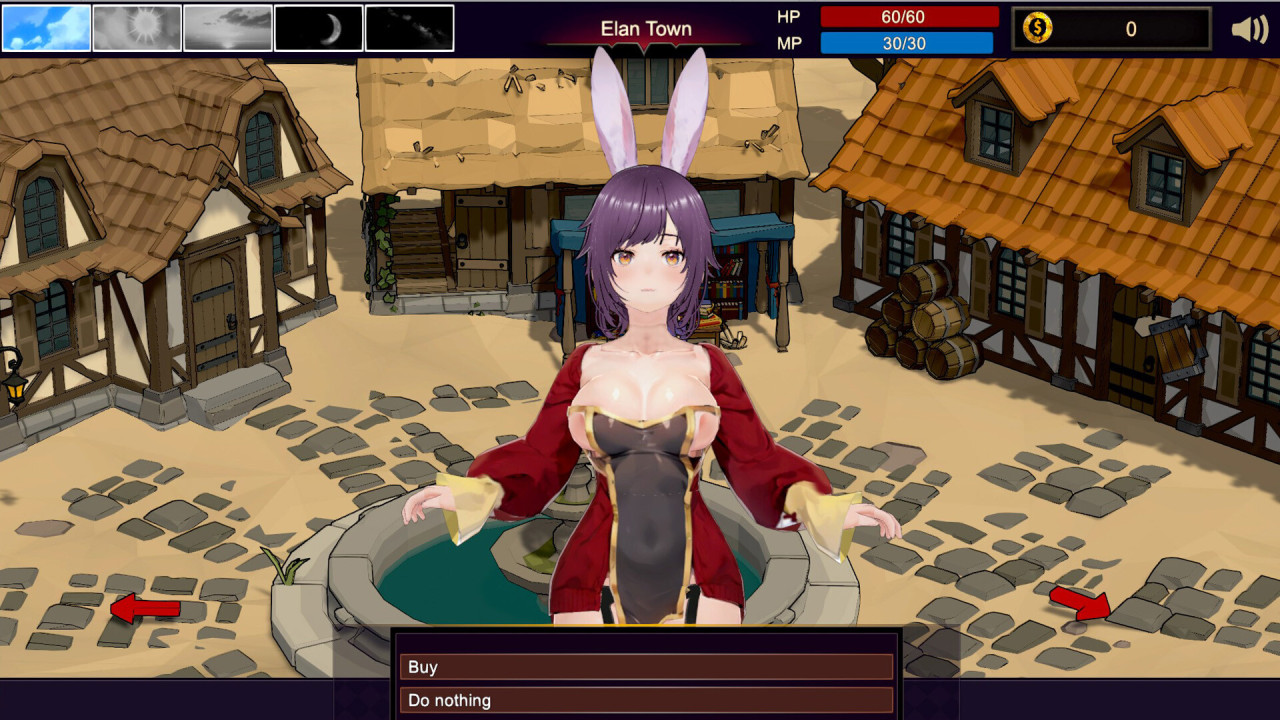Select the dark starry night thumbnail
The width and height of the screenshot is (1280, 720).
click(x=410, y=28)
